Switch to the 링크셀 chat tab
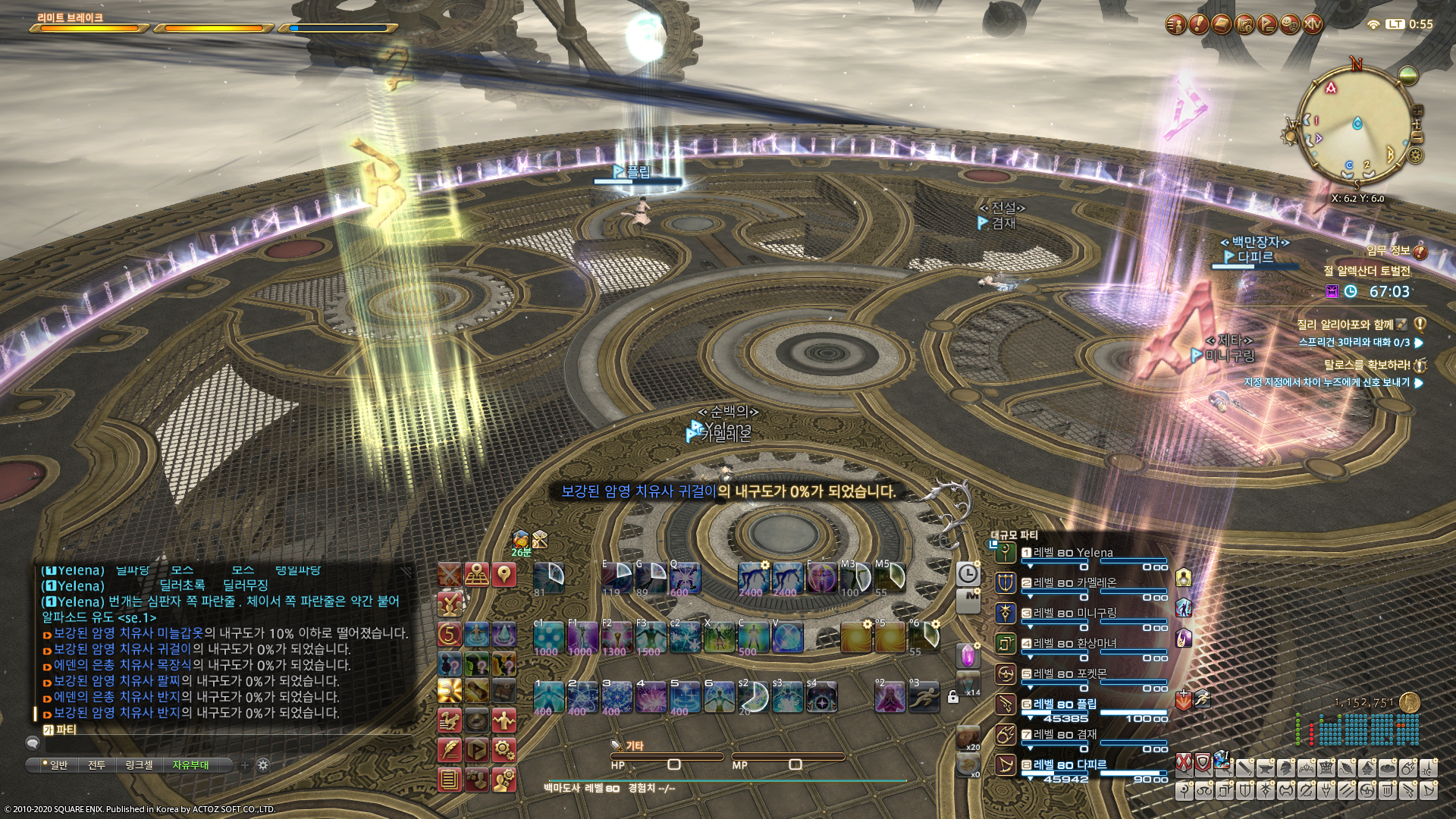This screenshot has width=1456, height=819. 139,765
